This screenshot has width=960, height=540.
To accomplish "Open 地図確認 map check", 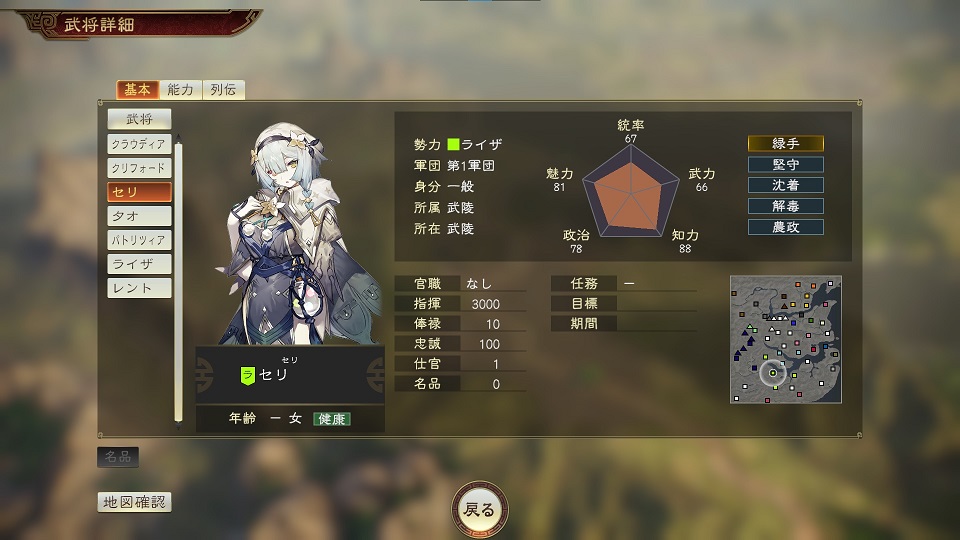I will tap(133, 502).
